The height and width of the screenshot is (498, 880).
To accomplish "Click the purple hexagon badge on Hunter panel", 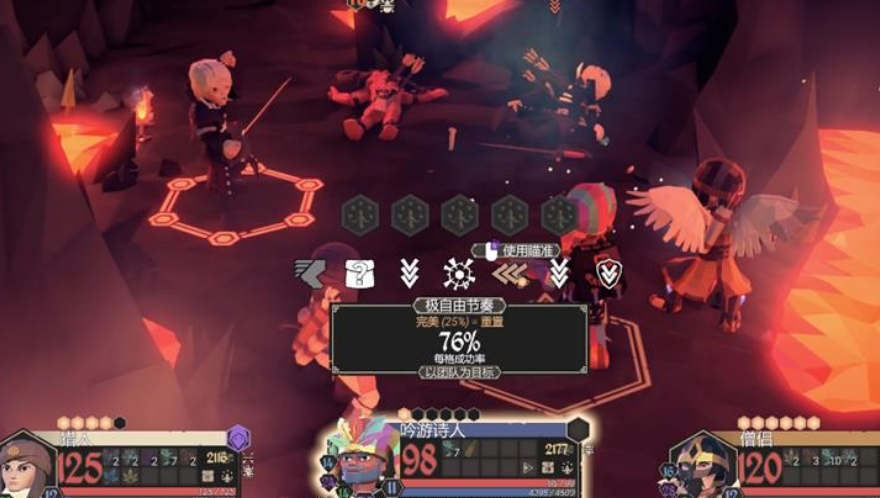I will (x=238, y=438).
